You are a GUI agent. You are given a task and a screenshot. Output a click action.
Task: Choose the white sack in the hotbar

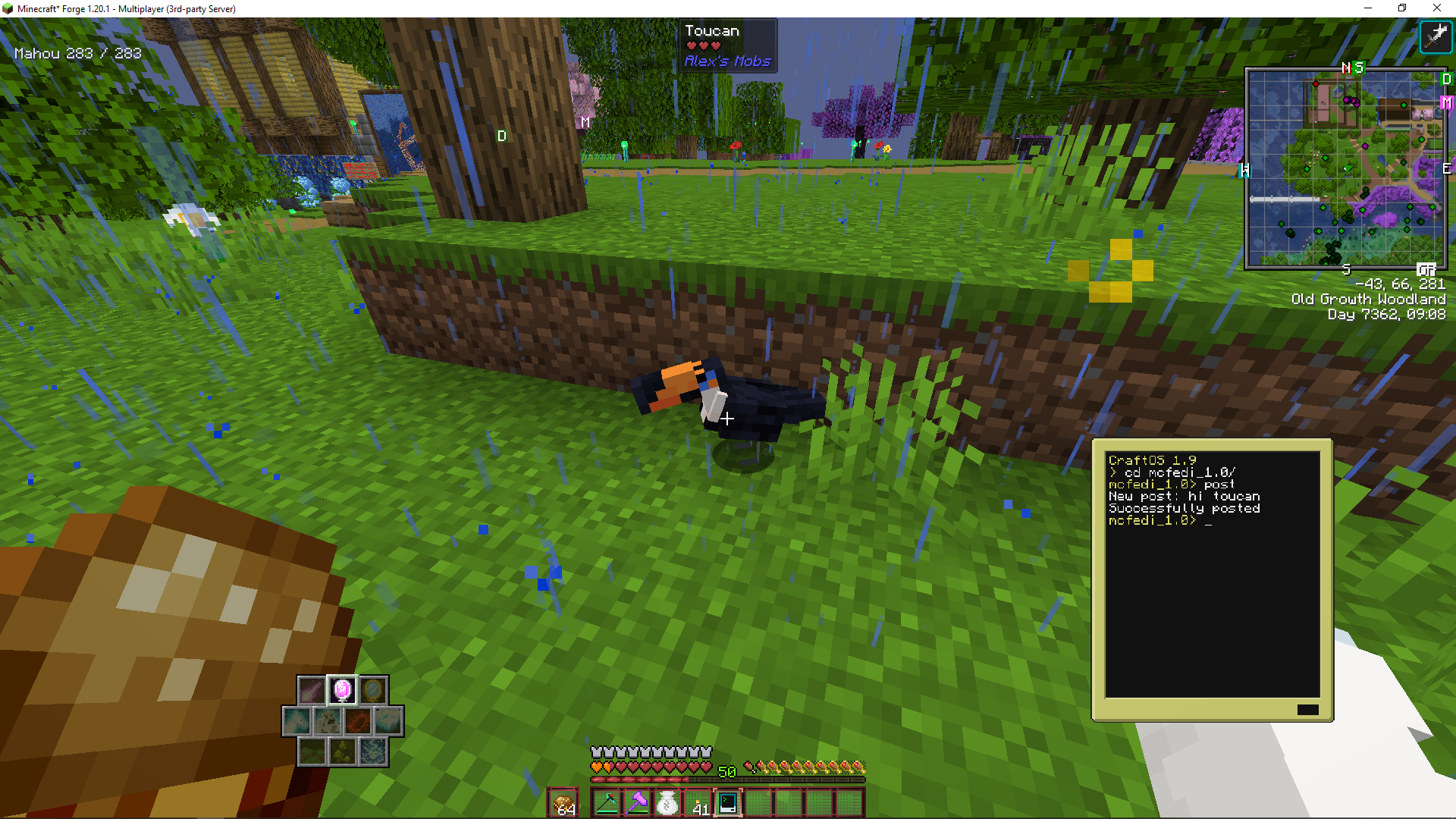(x=667, y=803)
